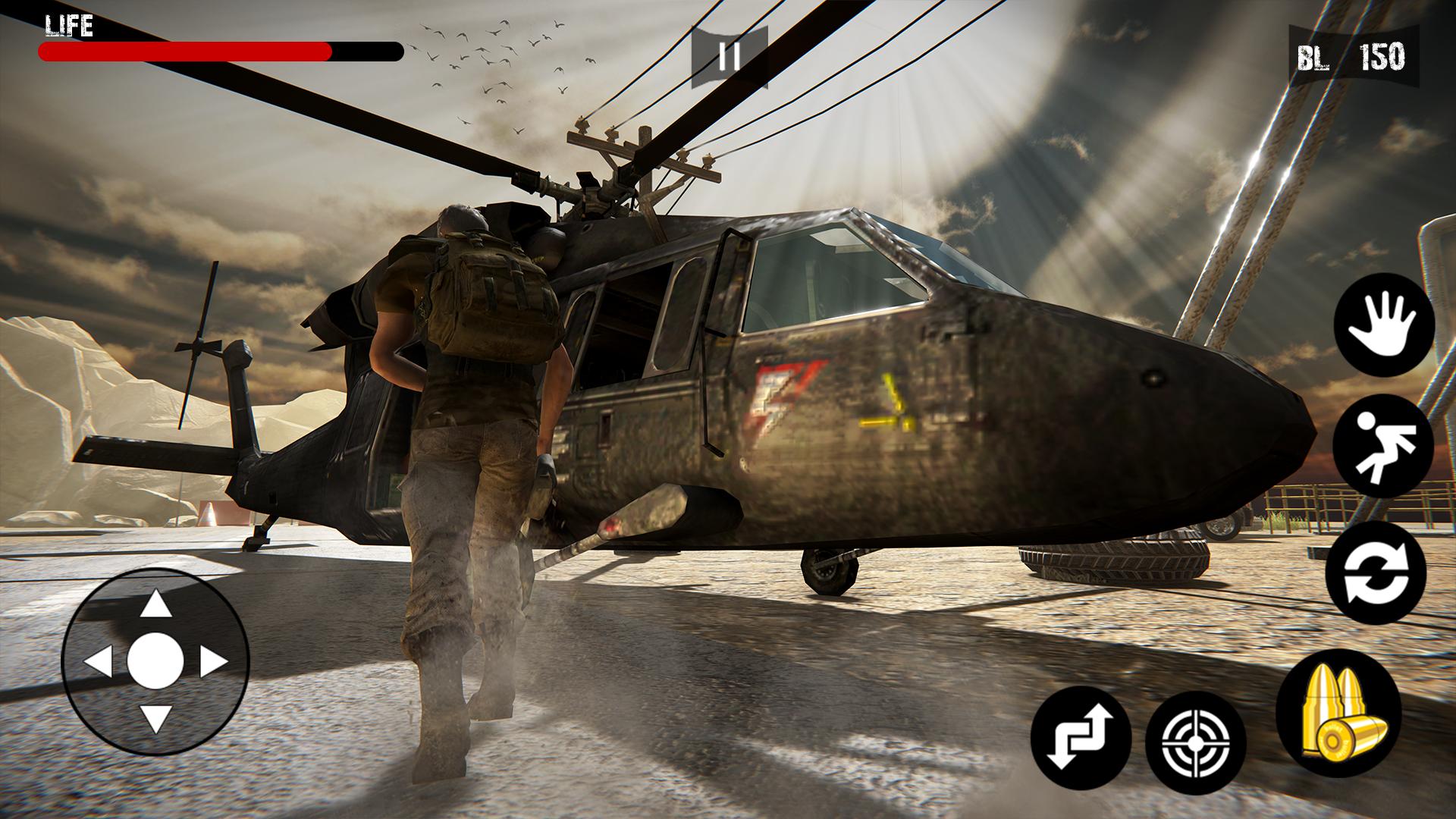Image resolution: width=1456 pixels, height=819 pixels.
Task: Toggle aim with the crosshair button
Action: tap(1195, 741)
